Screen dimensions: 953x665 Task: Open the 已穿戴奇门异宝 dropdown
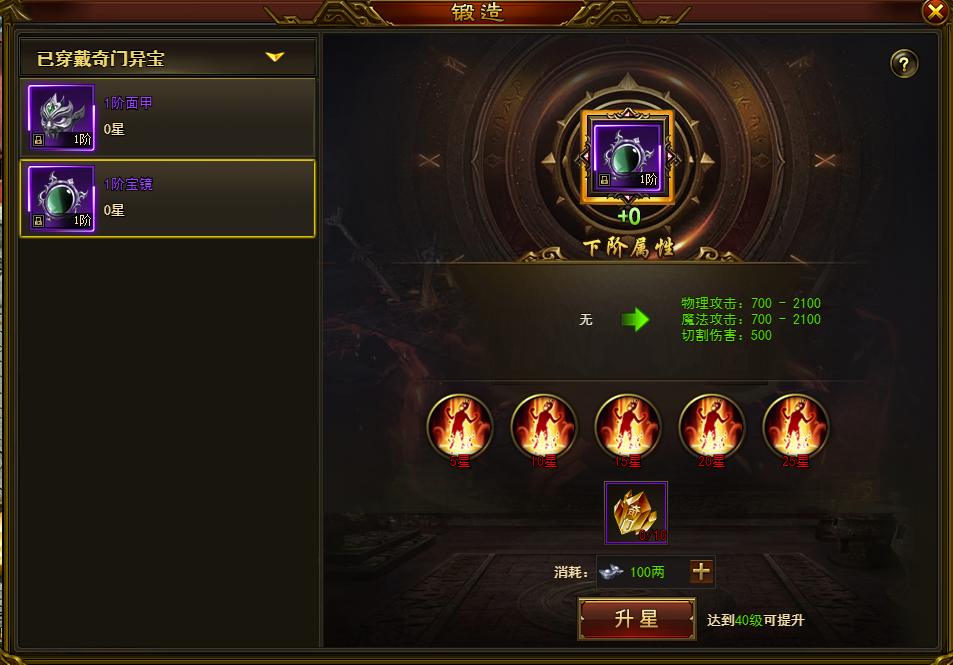coord(275,58)
